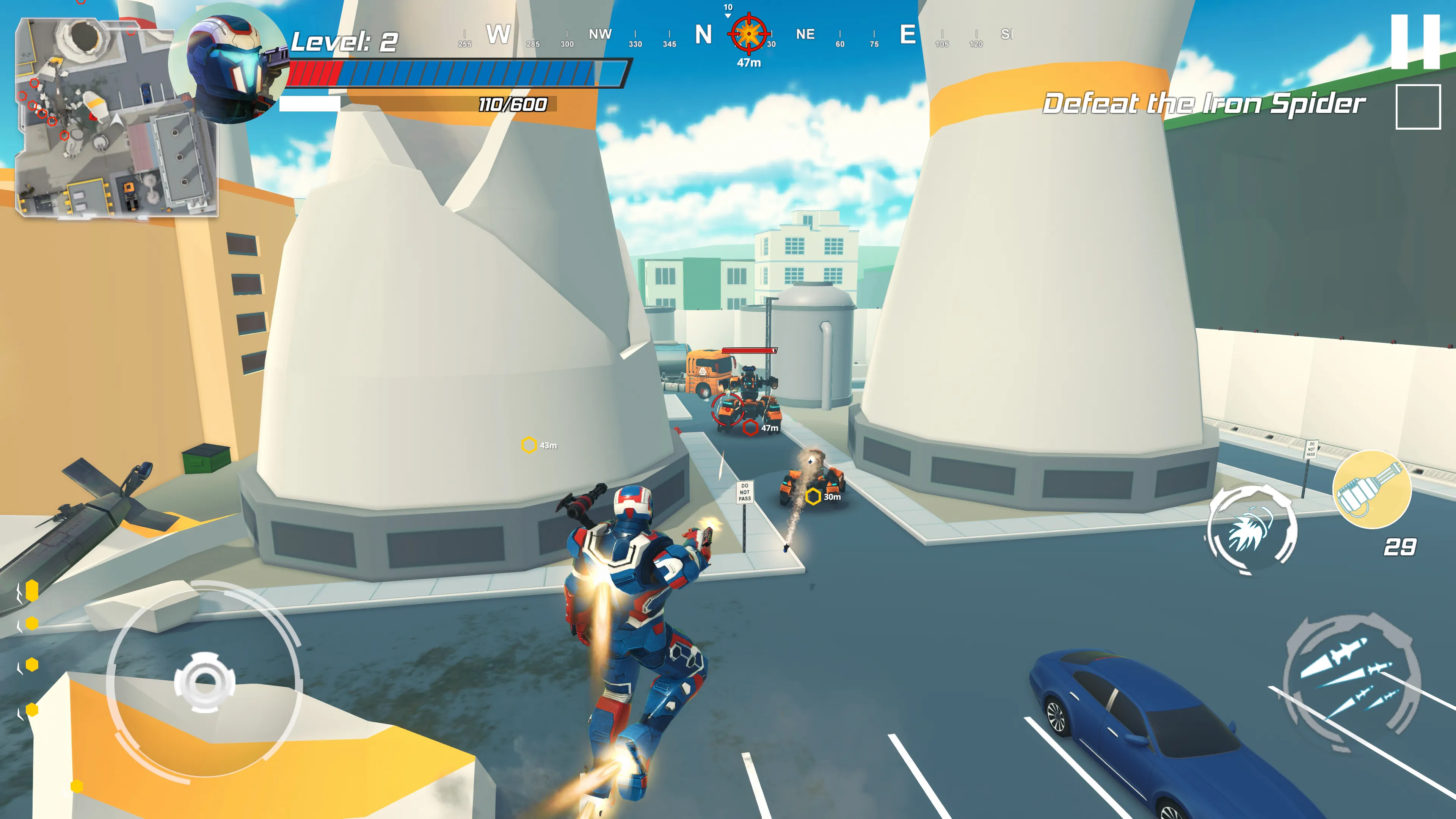This screenshot has height=819, width=1456.
Task: Tap the virtual movement joystick
Action: coord(204,682)
